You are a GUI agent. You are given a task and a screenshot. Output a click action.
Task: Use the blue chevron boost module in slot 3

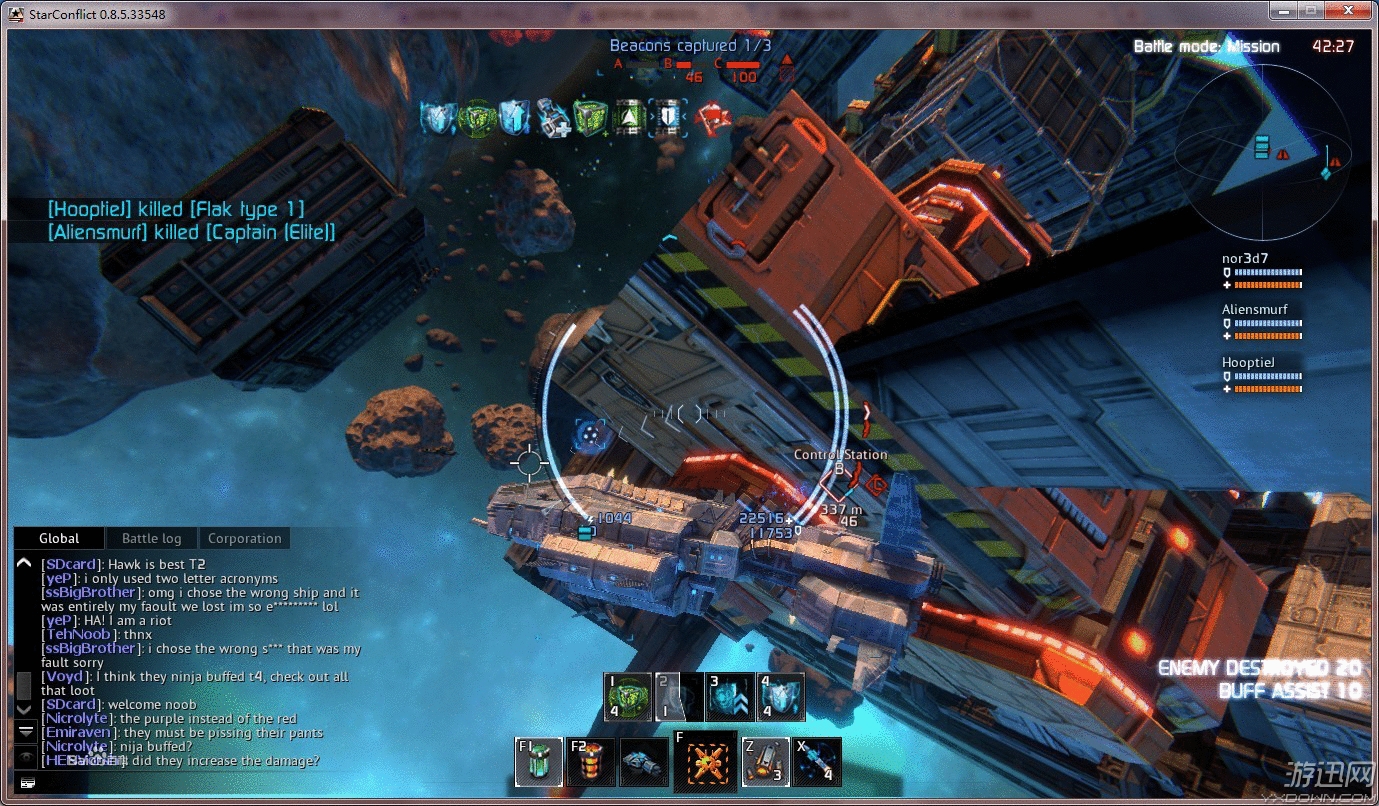[730, 697]
